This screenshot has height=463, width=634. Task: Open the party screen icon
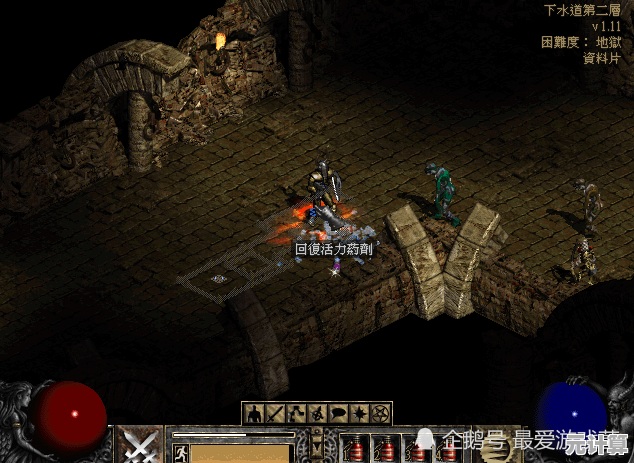coord(317,413)
